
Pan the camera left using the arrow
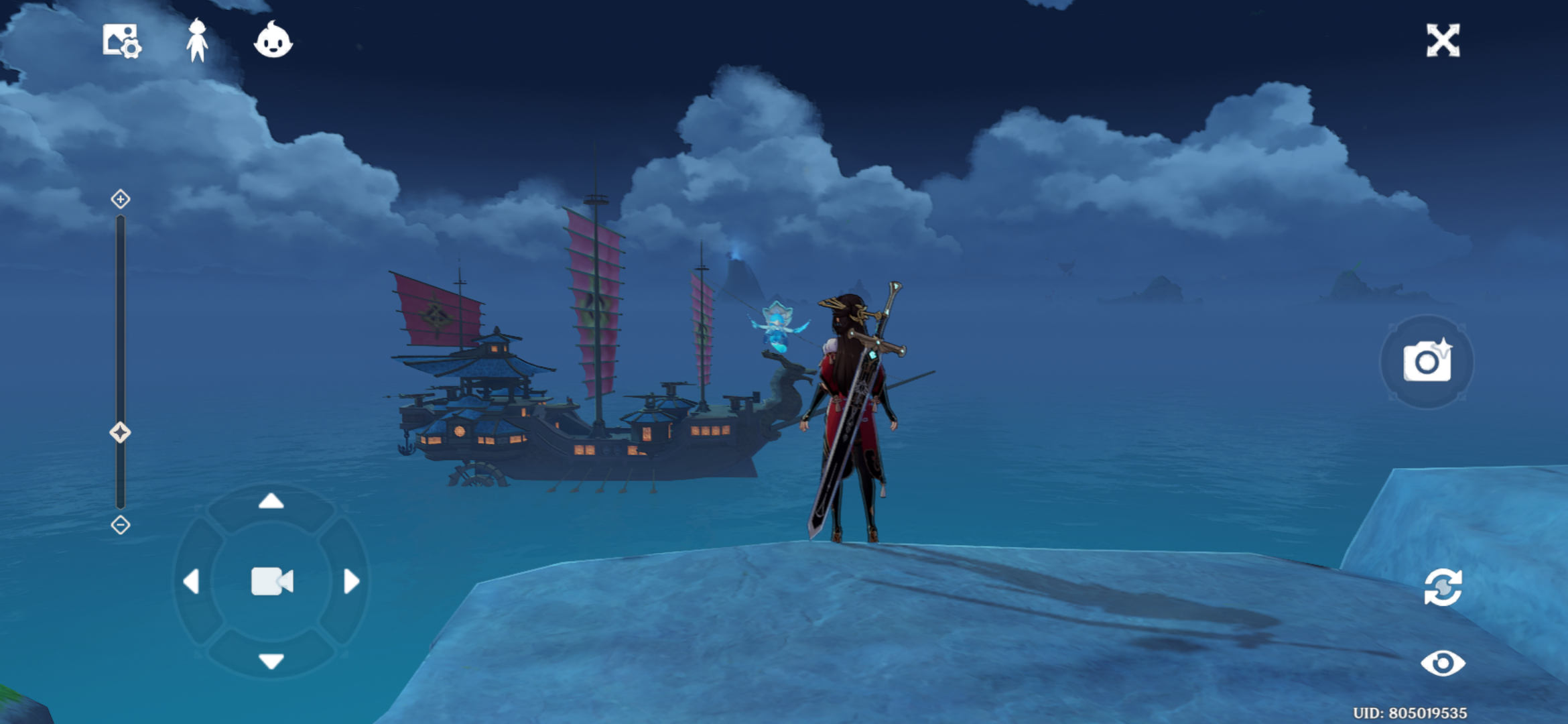tap(192, 581)
